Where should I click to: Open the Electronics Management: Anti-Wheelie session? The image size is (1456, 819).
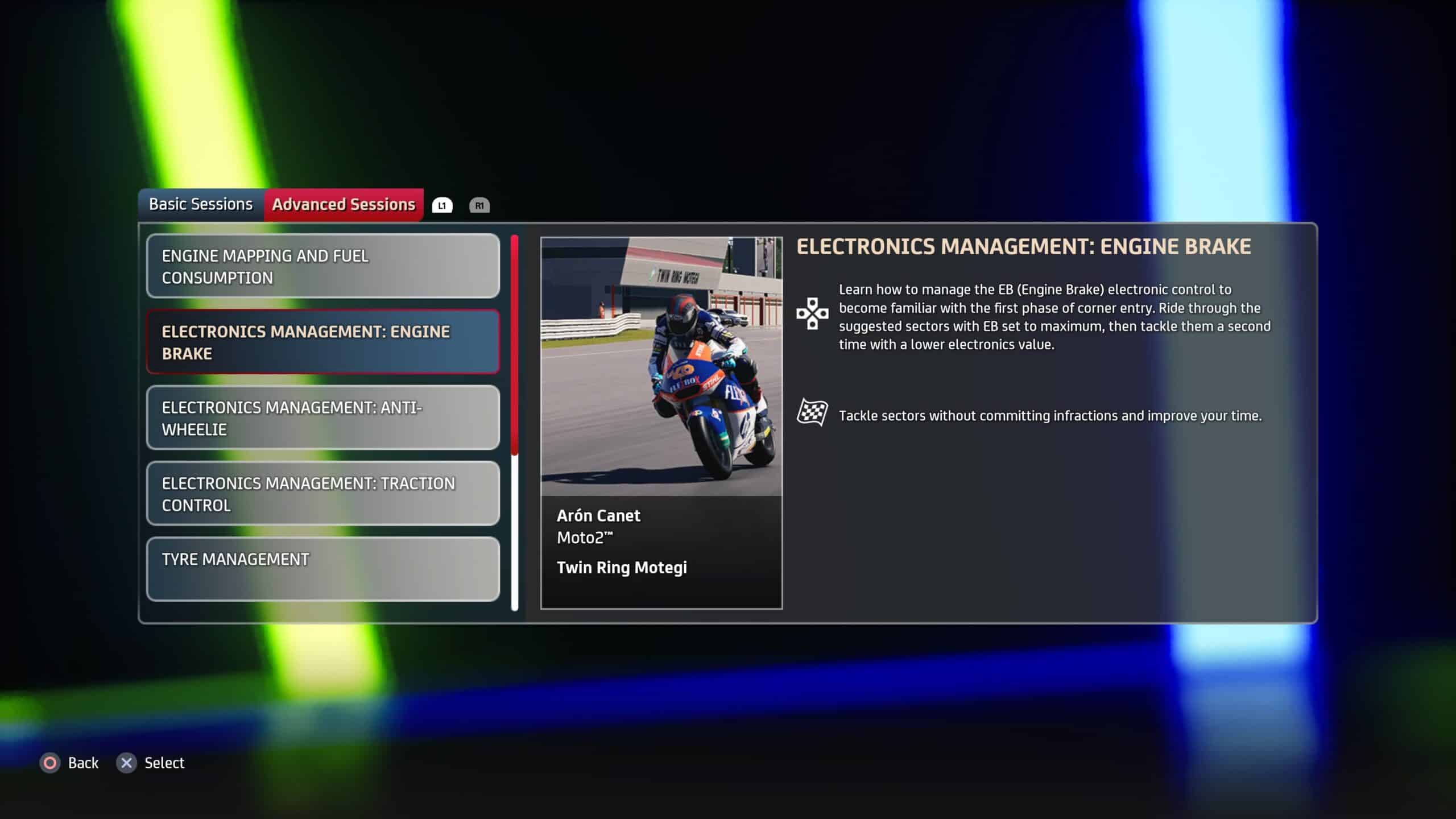pyautogui.click(x=322, y=418)
